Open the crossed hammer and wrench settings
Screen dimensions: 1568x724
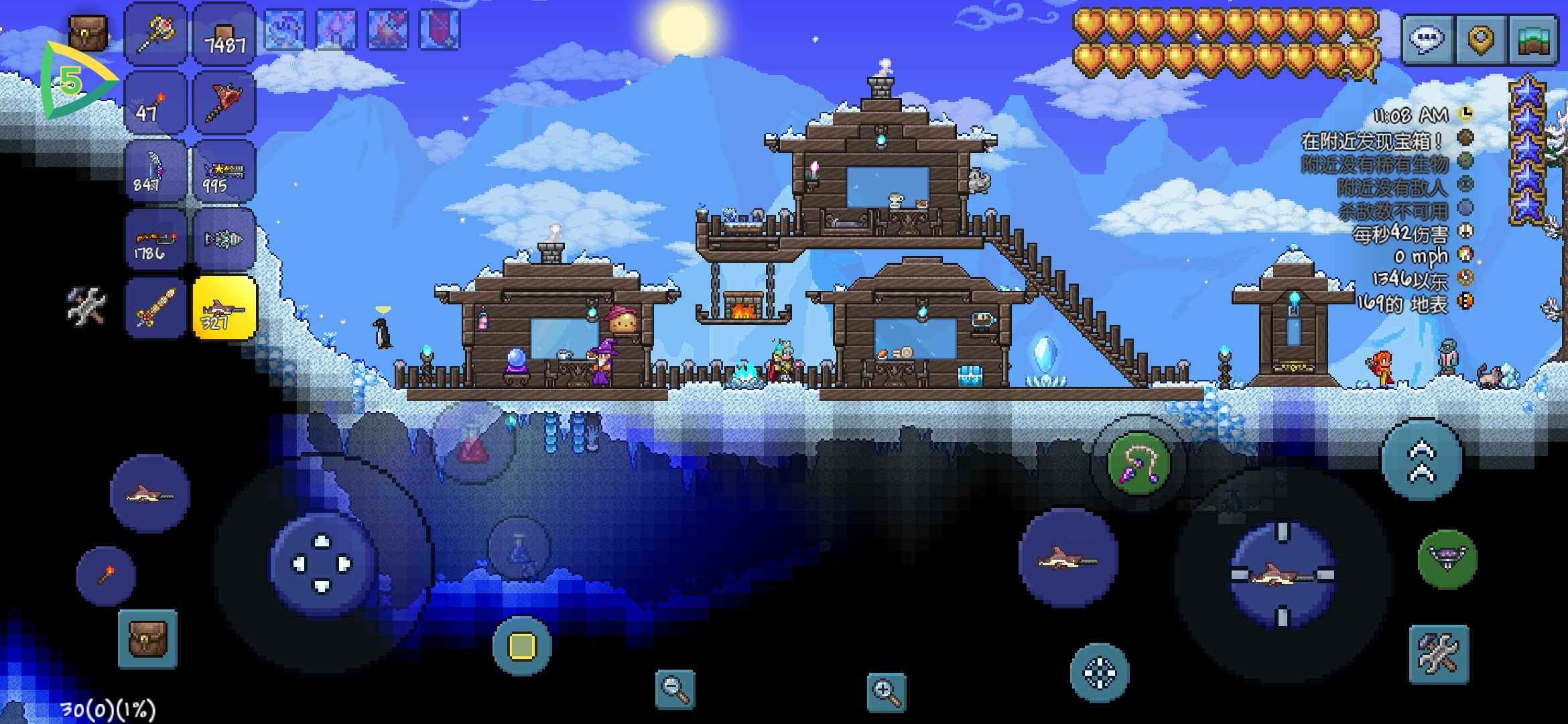coord(1439,654)
